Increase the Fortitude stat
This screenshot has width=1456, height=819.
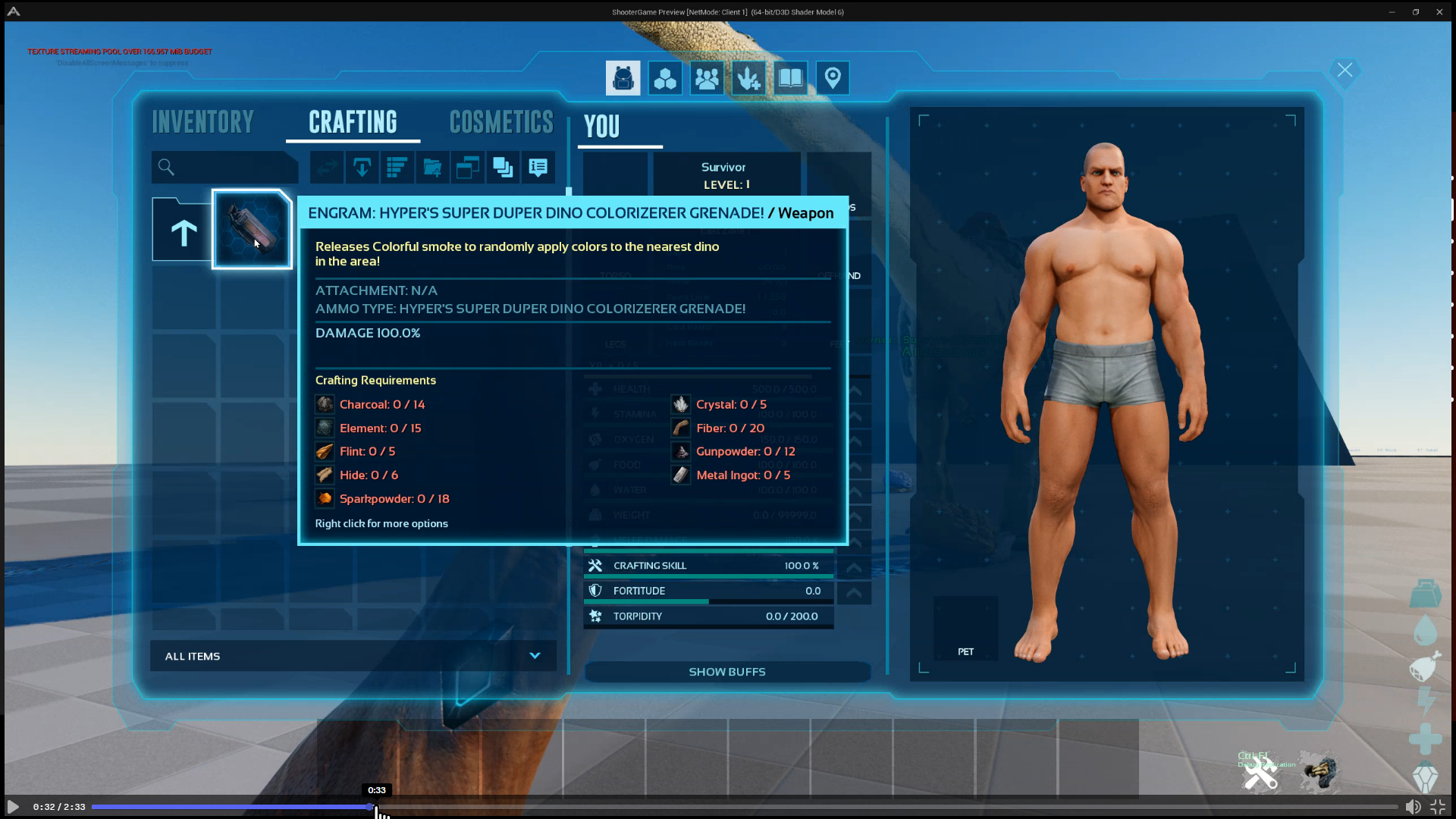(854, 591)
